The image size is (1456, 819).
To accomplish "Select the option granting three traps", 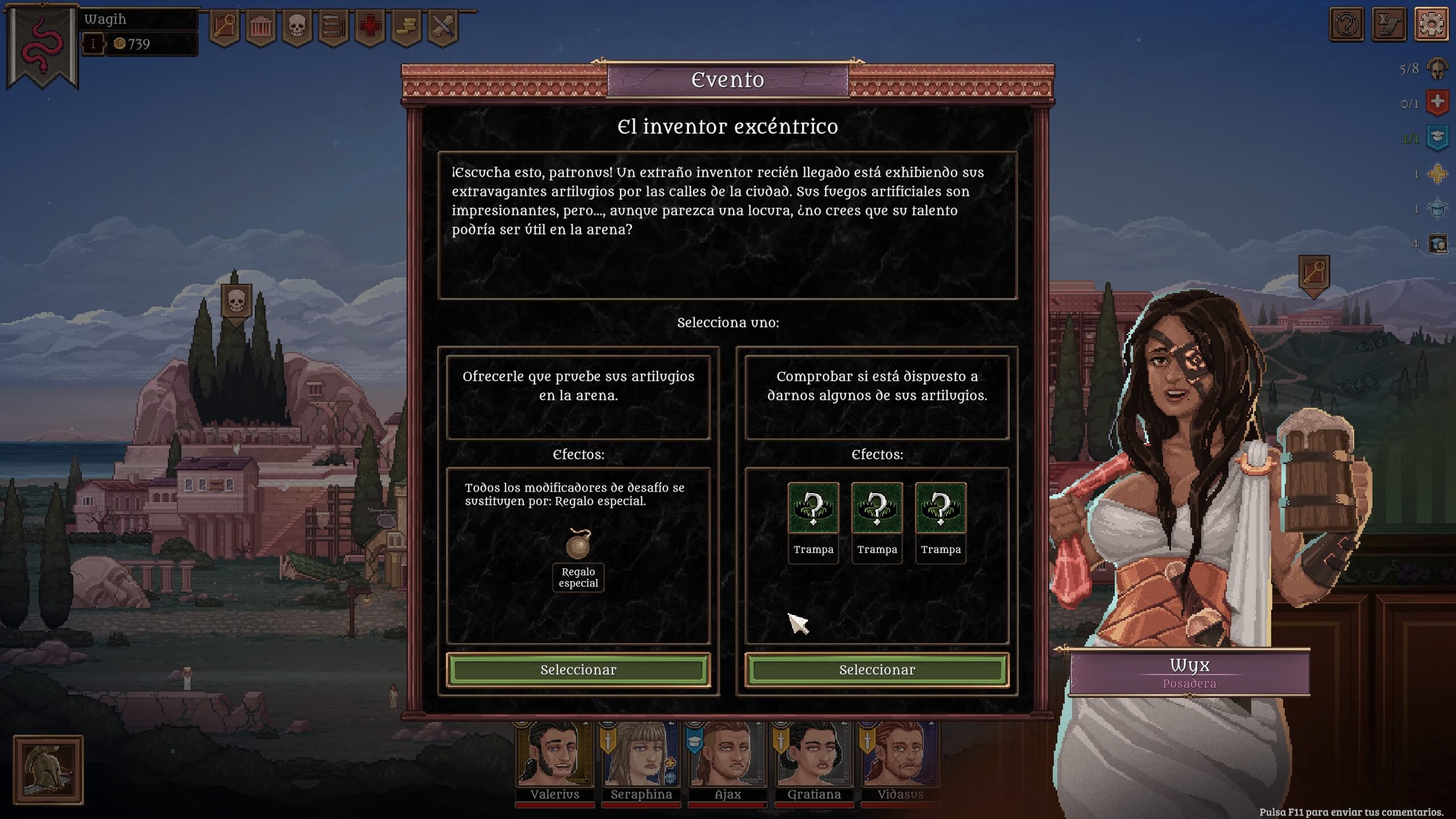I will [x=876, y=669].
